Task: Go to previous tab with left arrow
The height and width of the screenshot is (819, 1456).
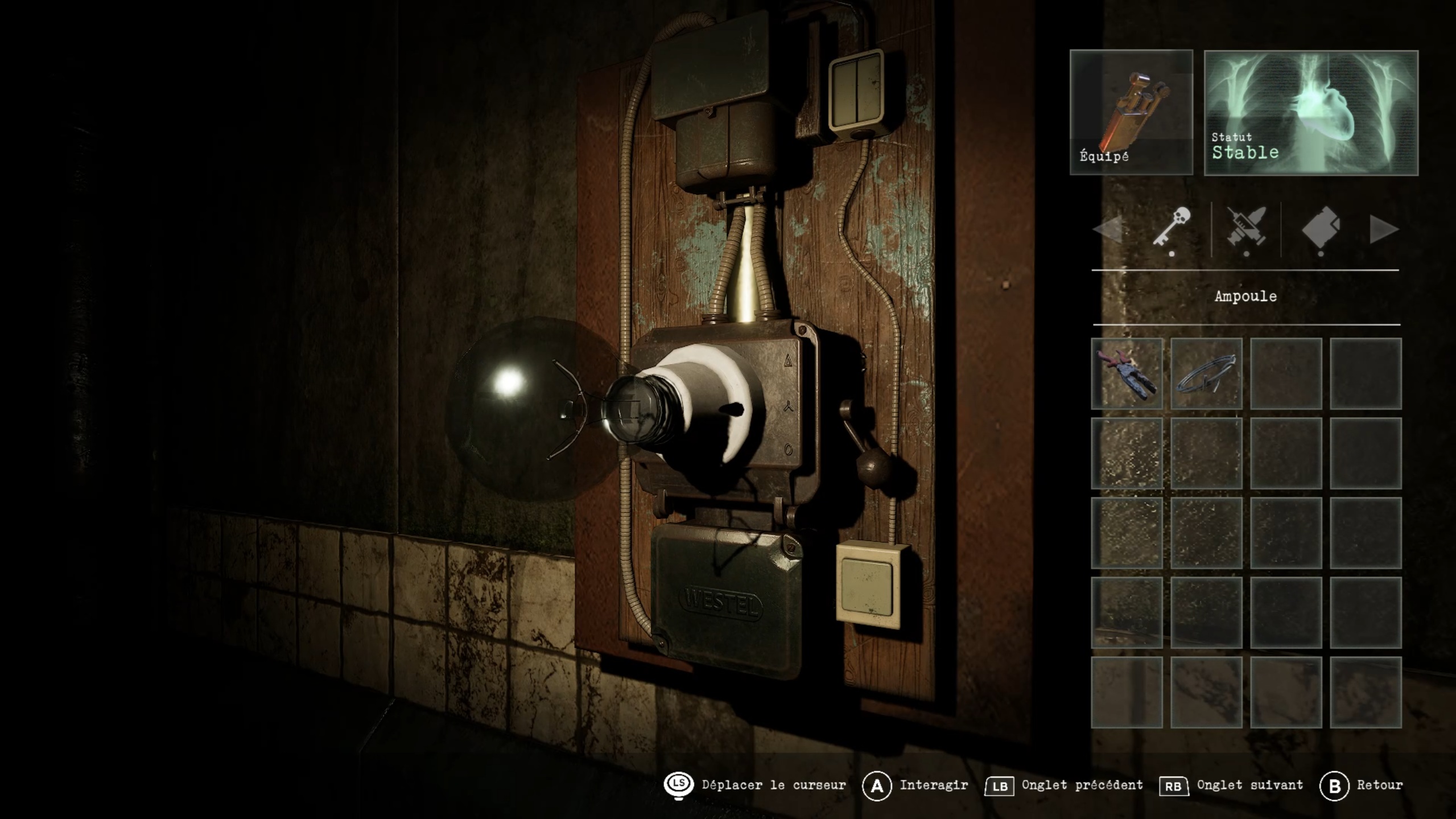Action: 1107,229
